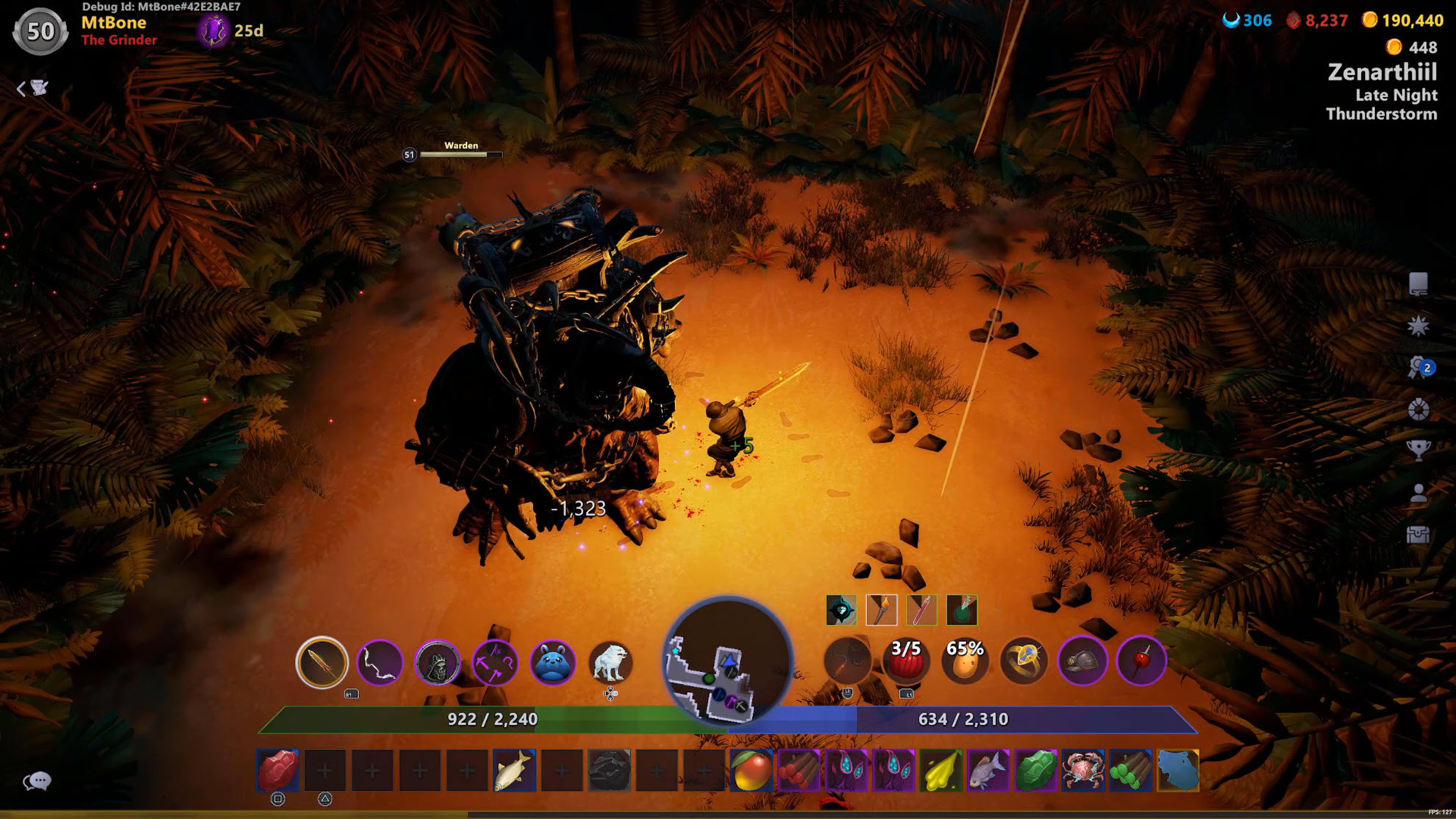
Task: Activate the dark hooded skull ability
Action: [437, 662]
